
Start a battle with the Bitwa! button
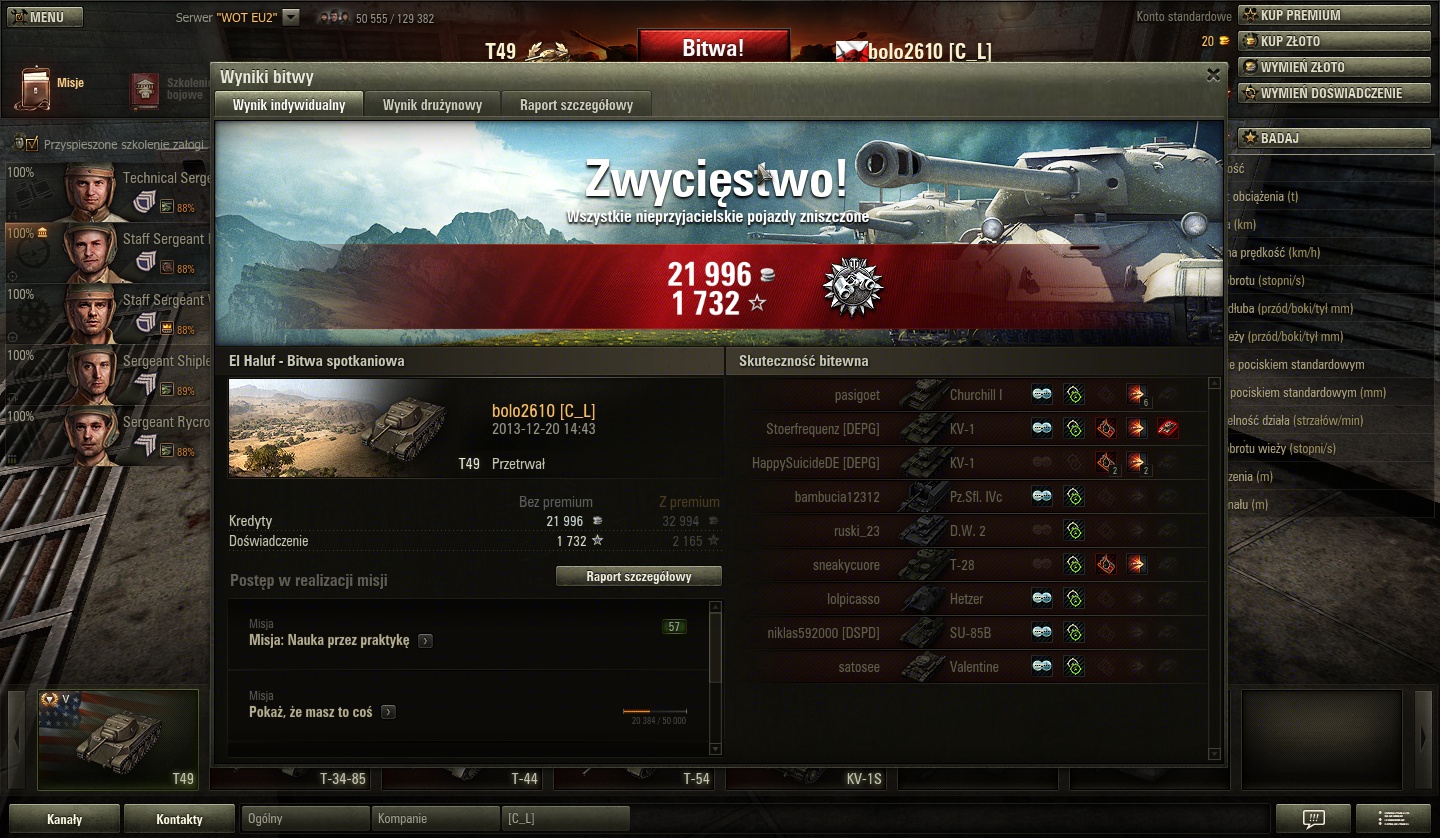(713, 48)
